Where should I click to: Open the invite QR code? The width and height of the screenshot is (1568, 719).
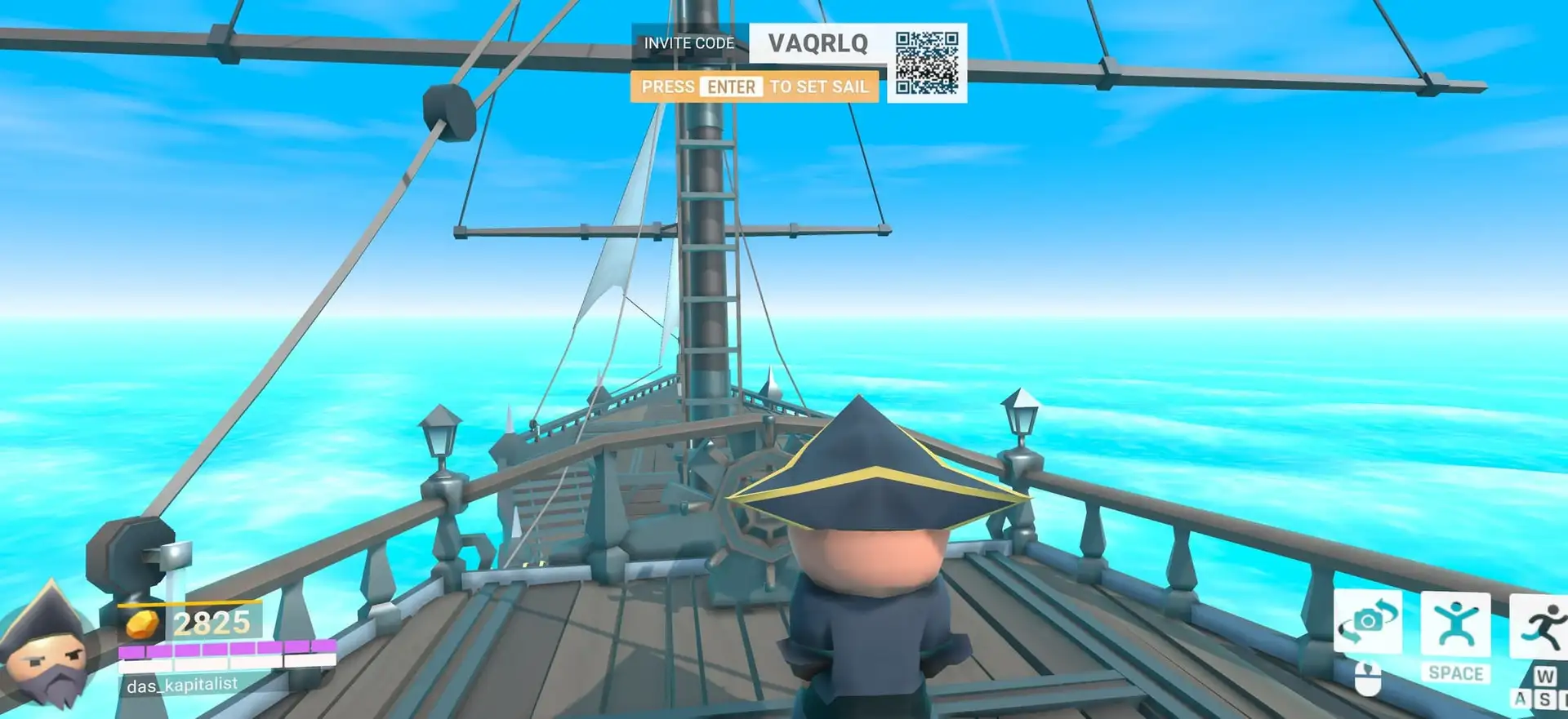926,63
